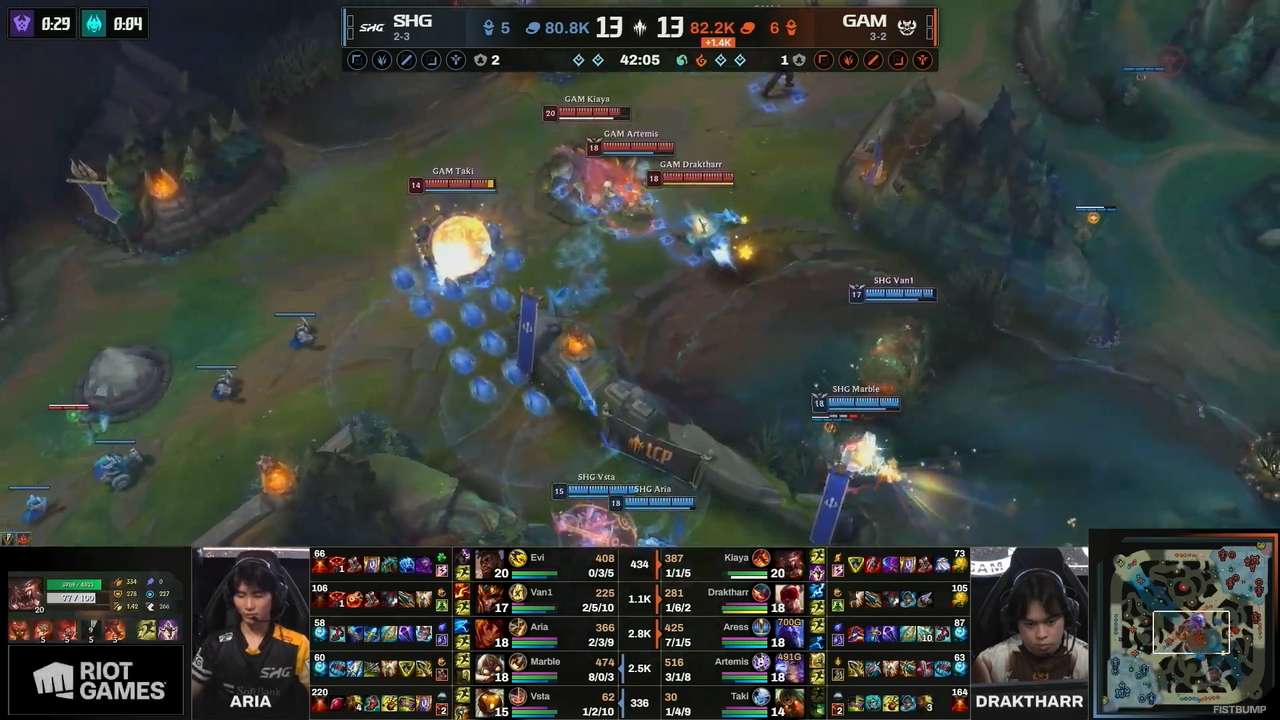Click the GAM team logo

coord(907,27)
